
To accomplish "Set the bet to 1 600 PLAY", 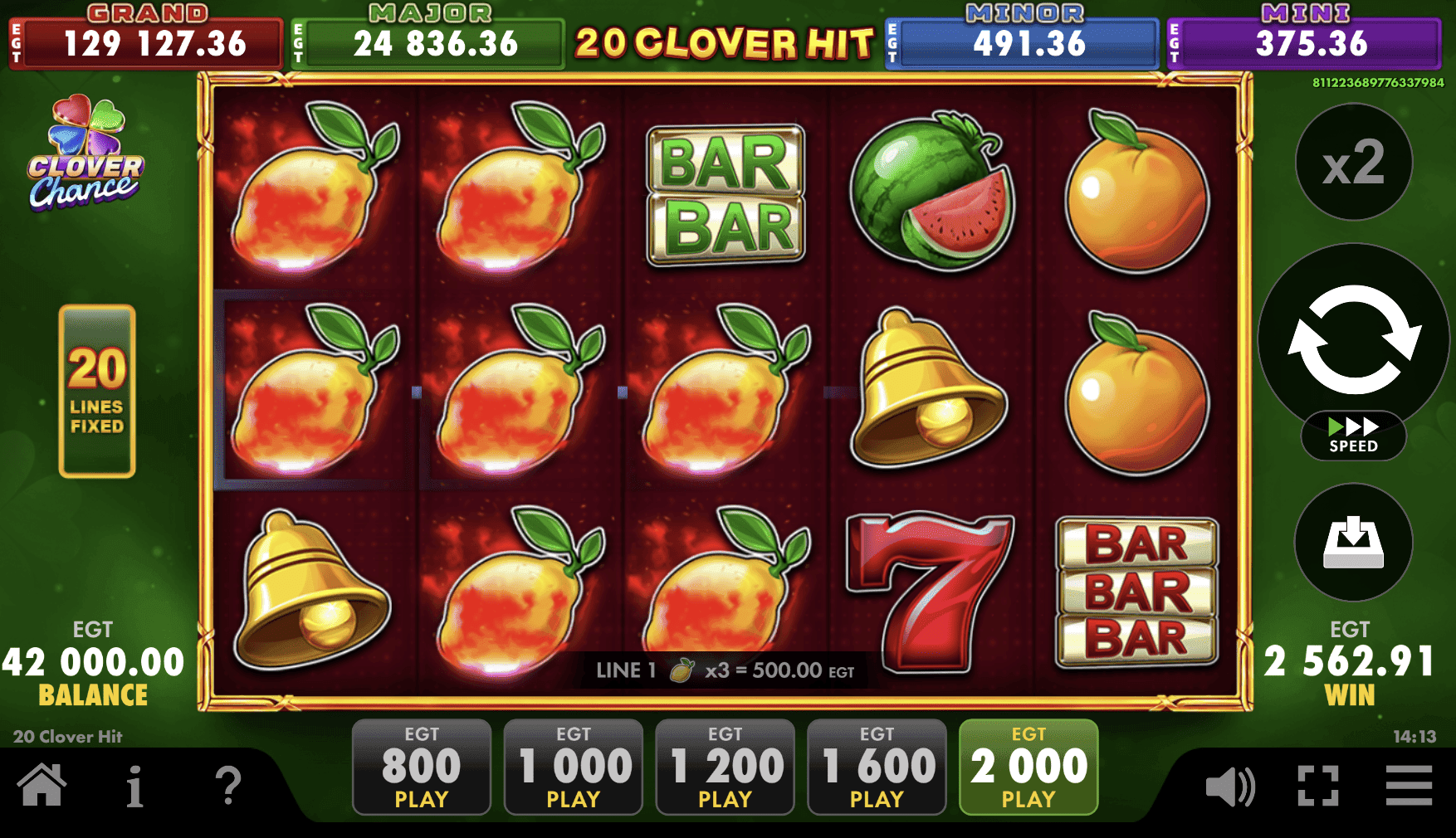I will [x=877, y=767].
